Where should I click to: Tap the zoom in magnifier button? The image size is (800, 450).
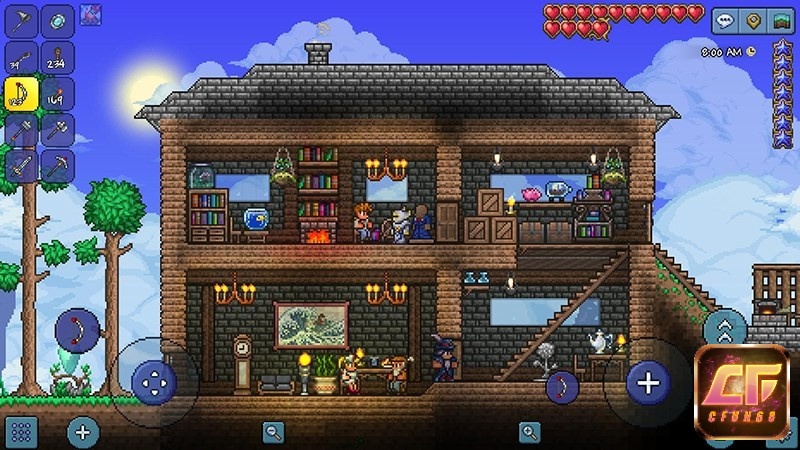click(x=529, y=432)
